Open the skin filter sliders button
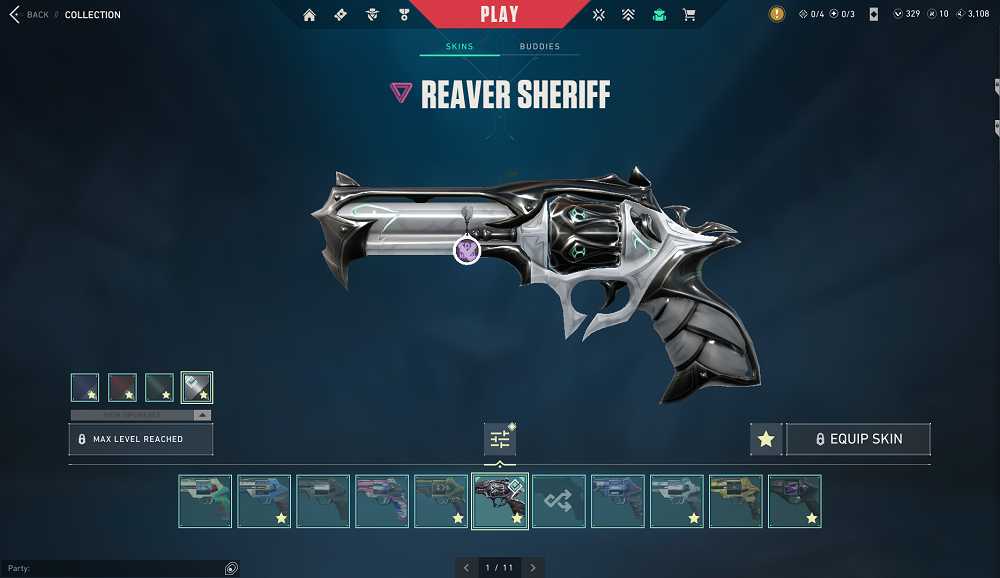1000x578 pixels. click(x=500, y=439)
